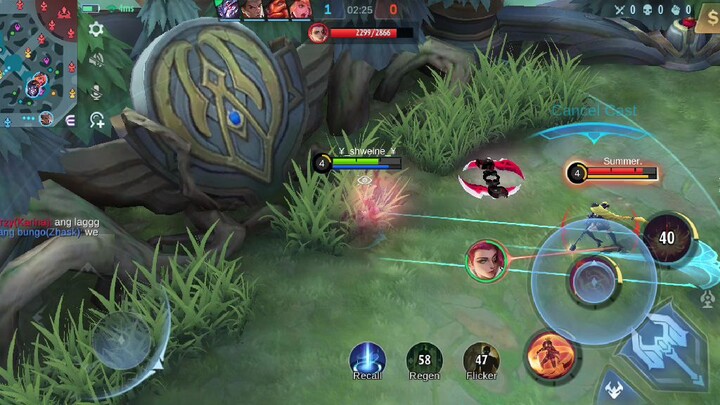Toggle the muted speaker icon

96,60
